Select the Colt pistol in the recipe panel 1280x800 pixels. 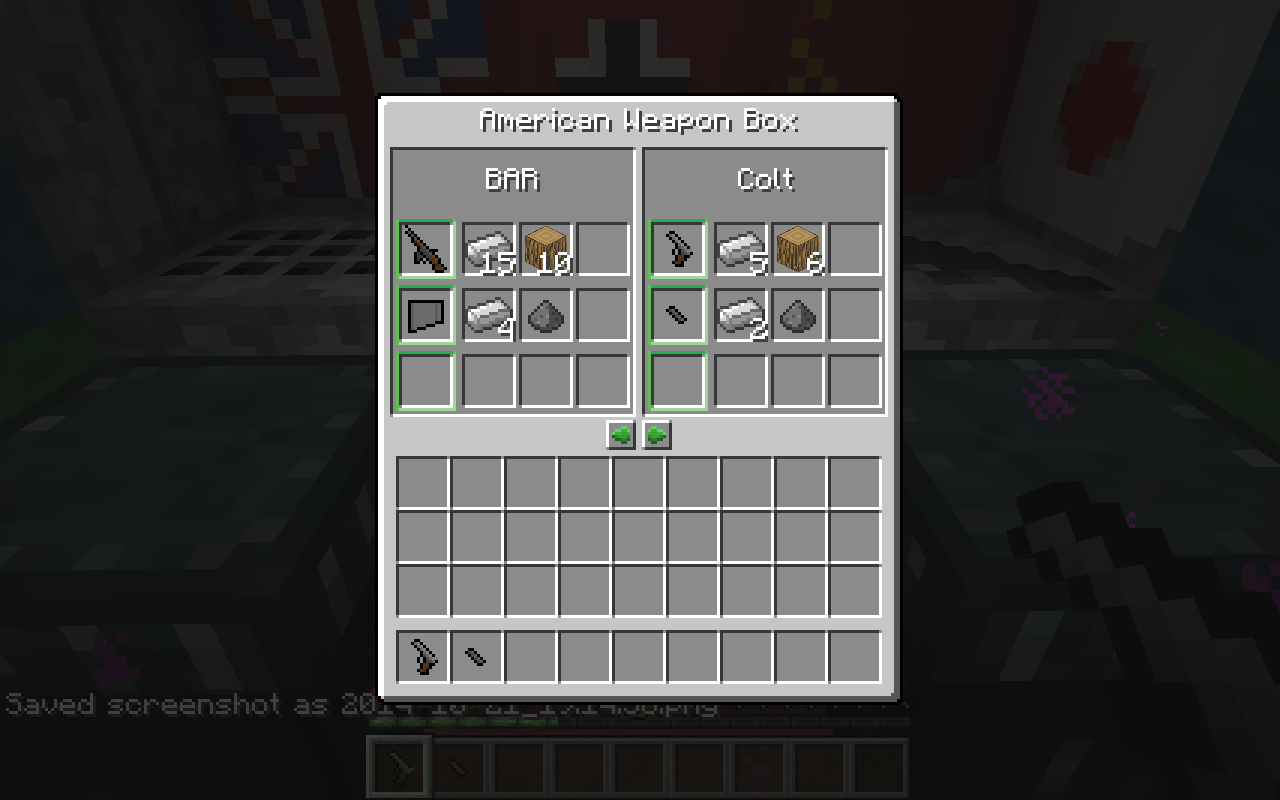tap(678, 249)
